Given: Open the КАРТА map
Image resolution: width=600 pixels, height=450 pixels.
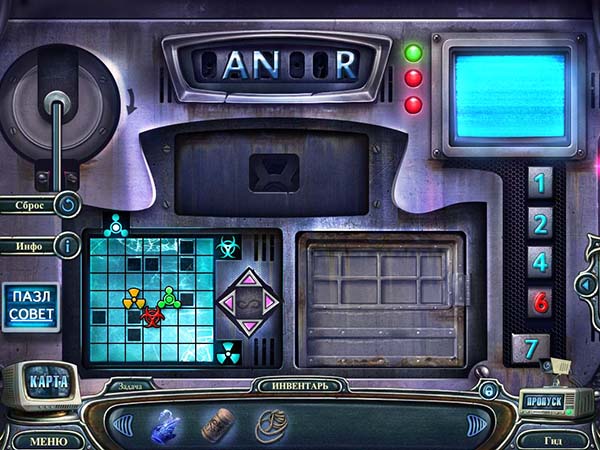Looking at the screenshot, I should (x=48, y=382).
